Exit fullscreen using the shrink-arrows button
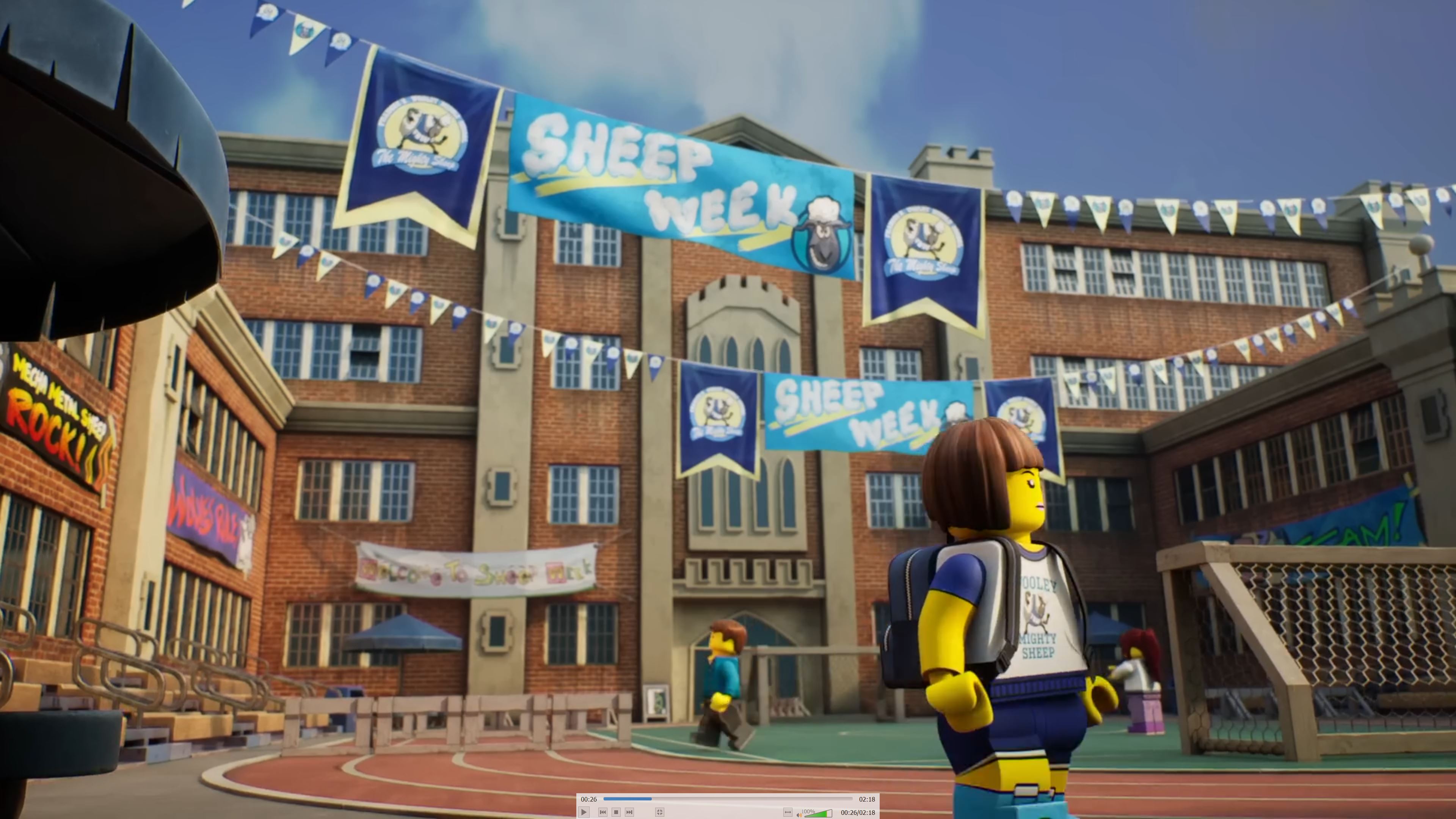The width and height of the screenshot is (1456, 819). (659, 812)
